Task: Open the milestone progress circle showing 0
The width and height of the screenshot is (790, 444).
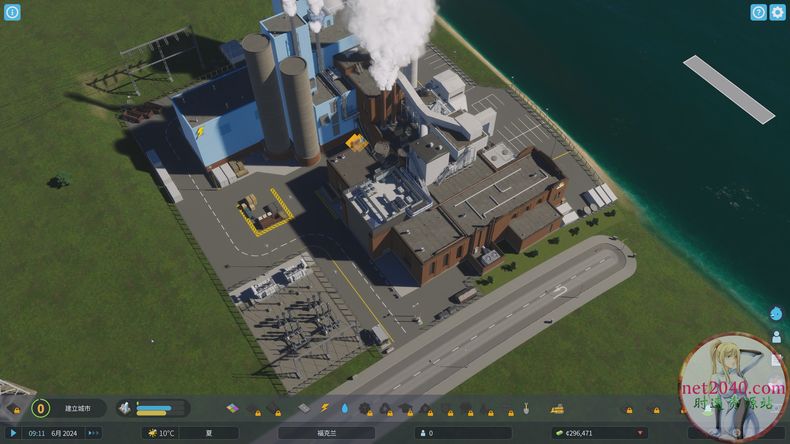Action: (40, 408)
